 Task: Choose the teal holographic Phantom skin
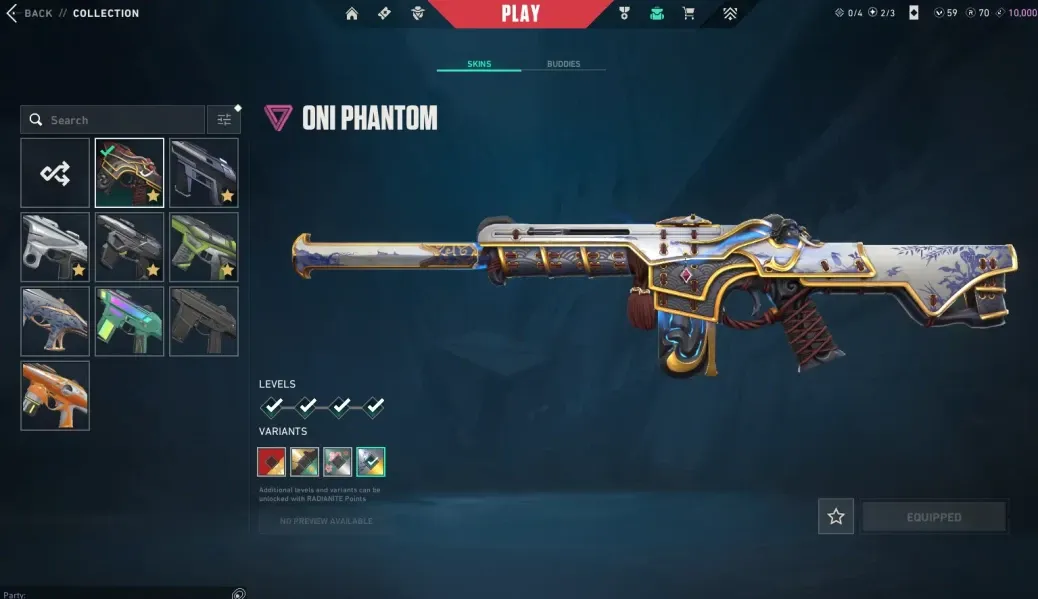129,321
